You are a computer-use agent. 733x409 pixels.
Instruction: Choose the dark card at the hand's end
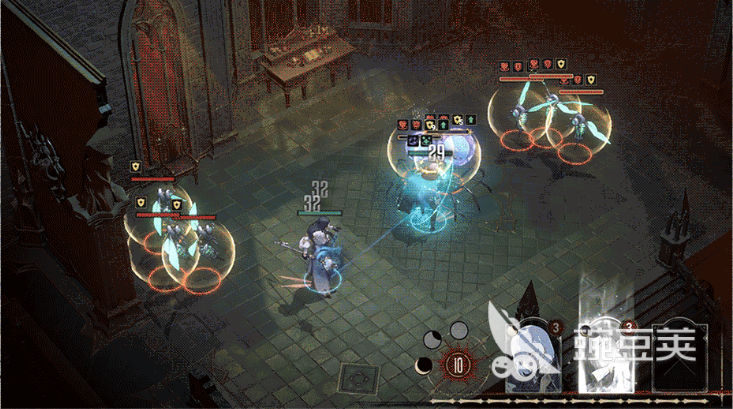[680, 356]
